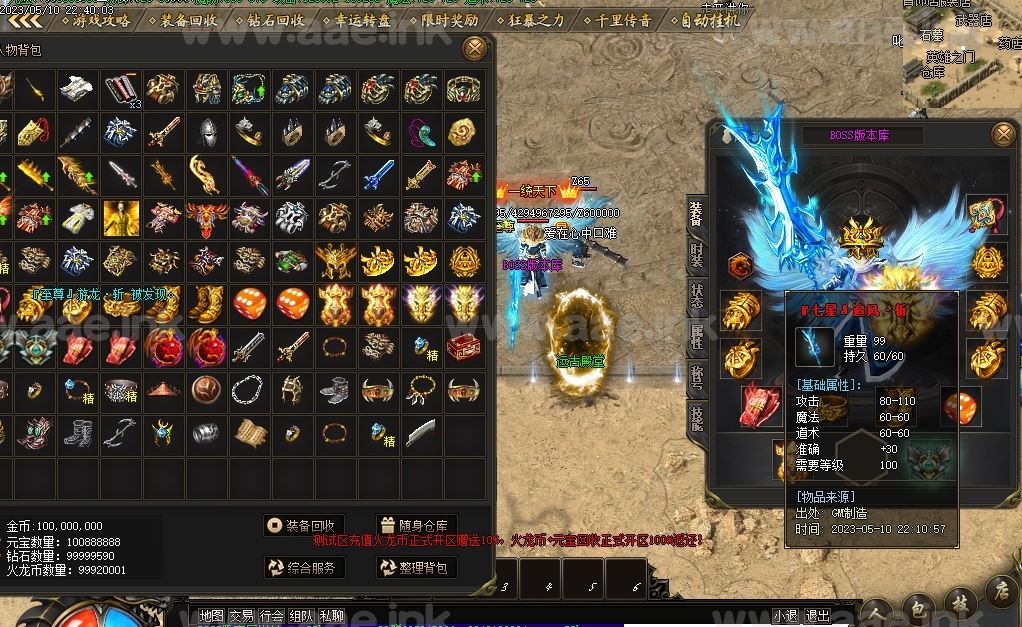This screenshot has width=1022, height=627.
Task: Switch to the 时装 fashion tab
Action: pos(696,257)
